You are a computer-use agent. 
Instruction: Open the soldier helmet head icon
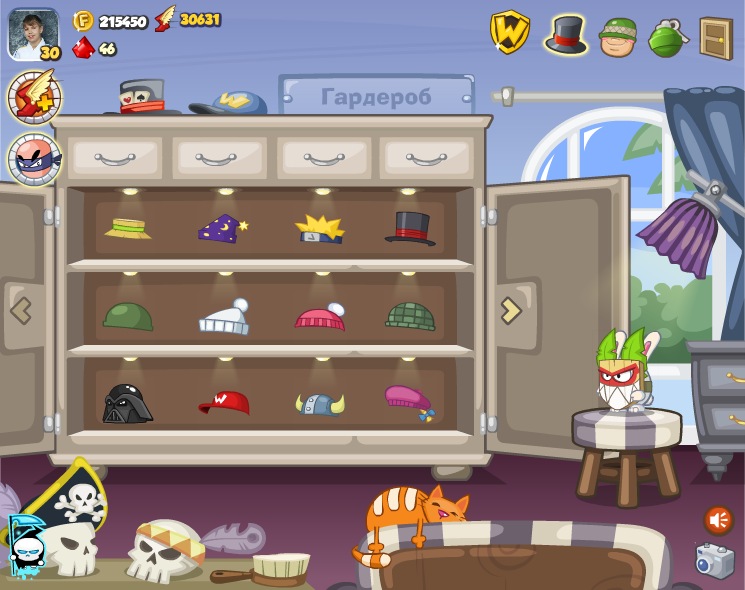click(618, 37)
